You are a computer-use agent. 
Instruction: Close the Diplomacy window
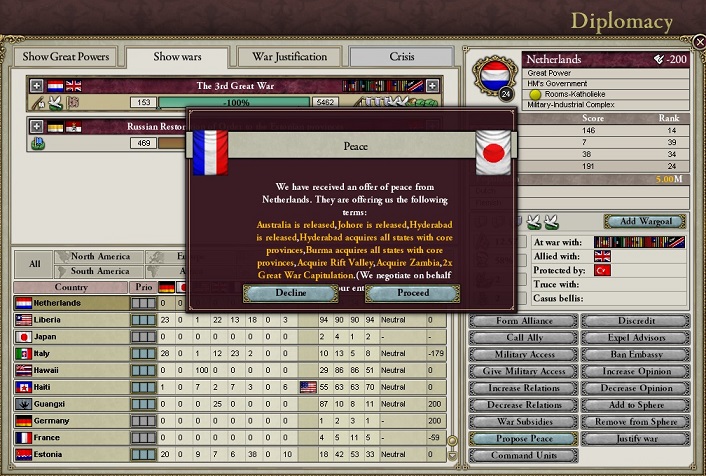(698, 41)
